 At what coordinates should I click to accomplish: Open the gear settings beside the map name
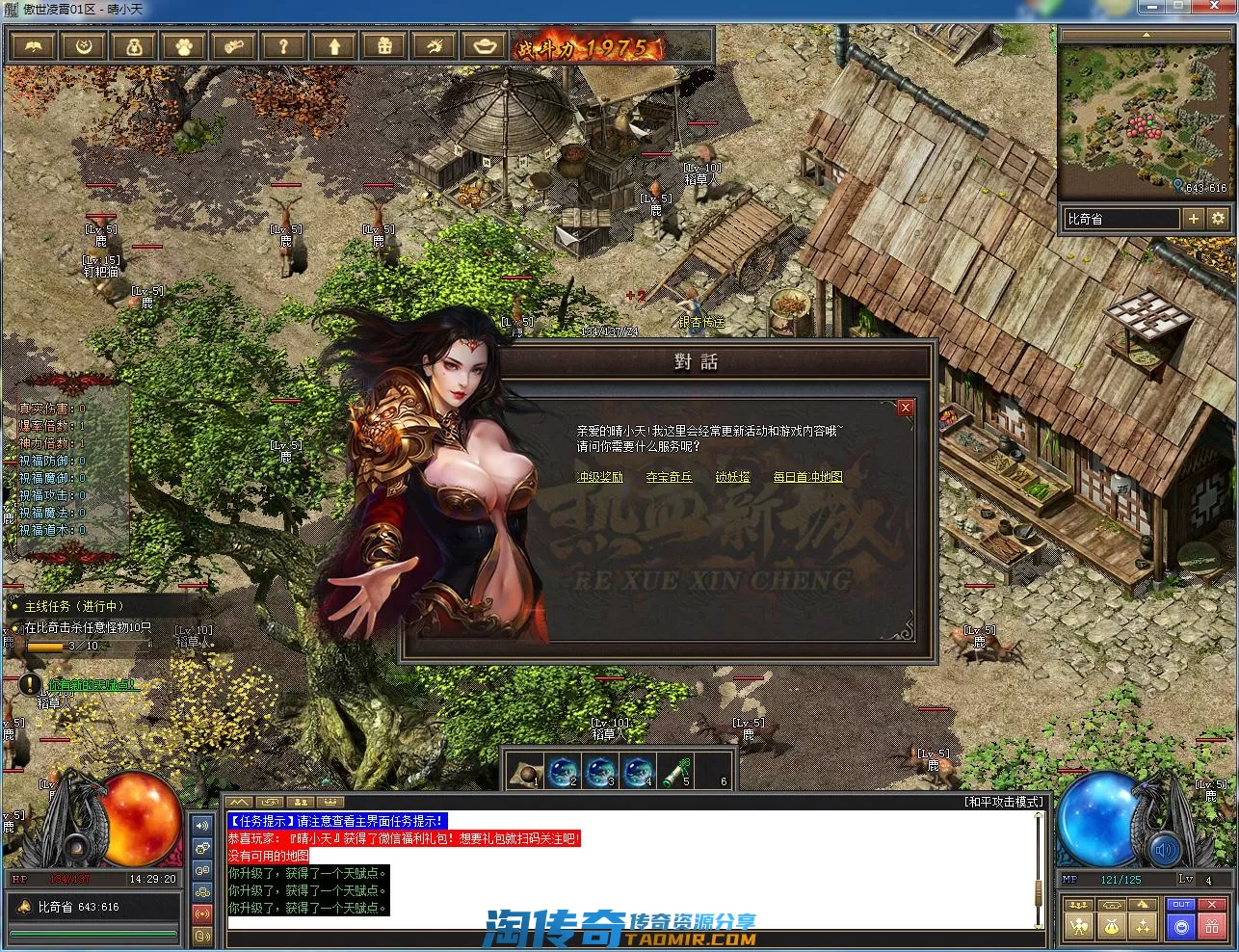click(x=1218, y=219)
